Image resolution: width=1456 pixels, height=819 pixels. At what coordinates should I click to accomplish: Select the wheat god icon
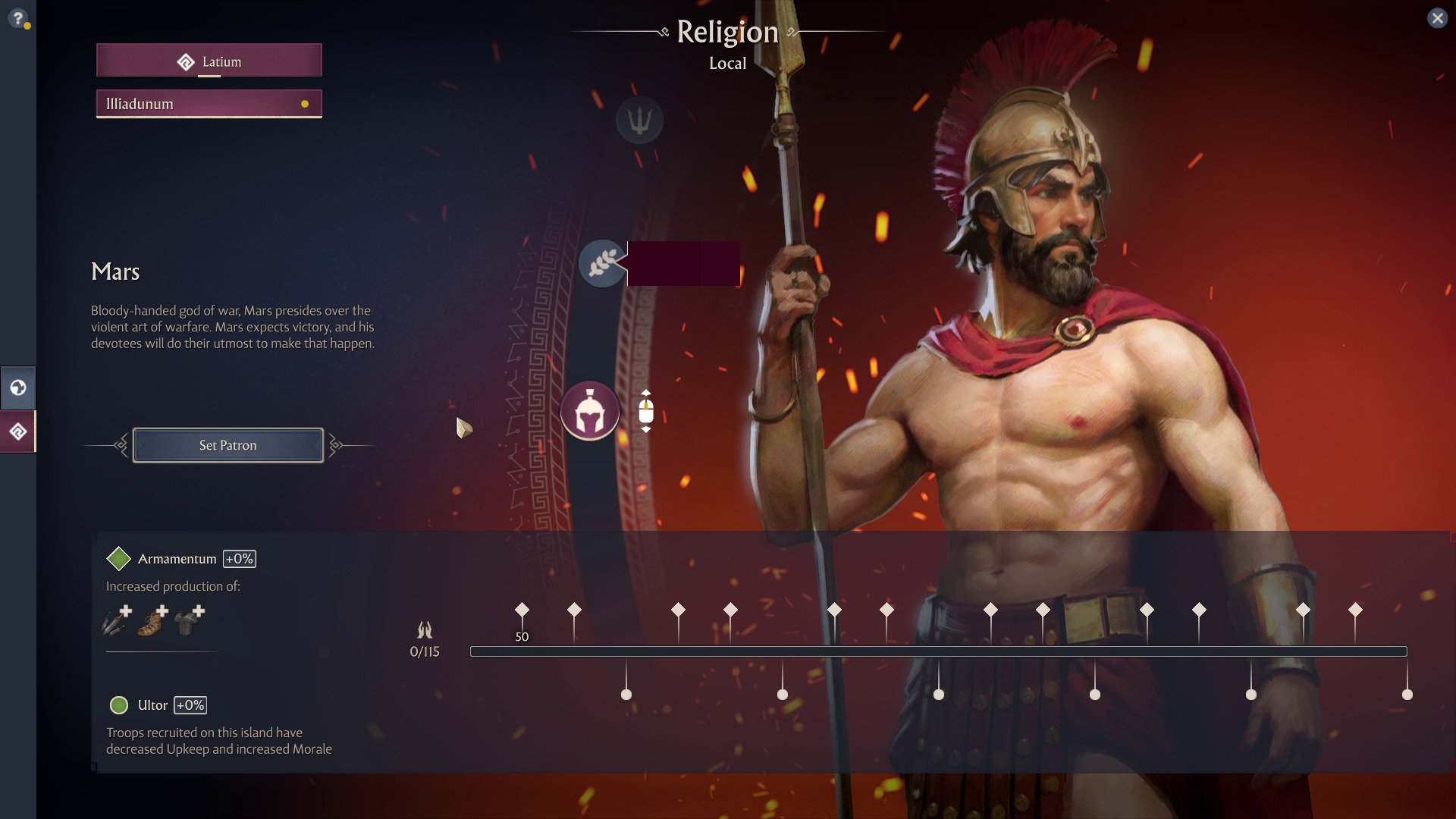coord(602,263)
